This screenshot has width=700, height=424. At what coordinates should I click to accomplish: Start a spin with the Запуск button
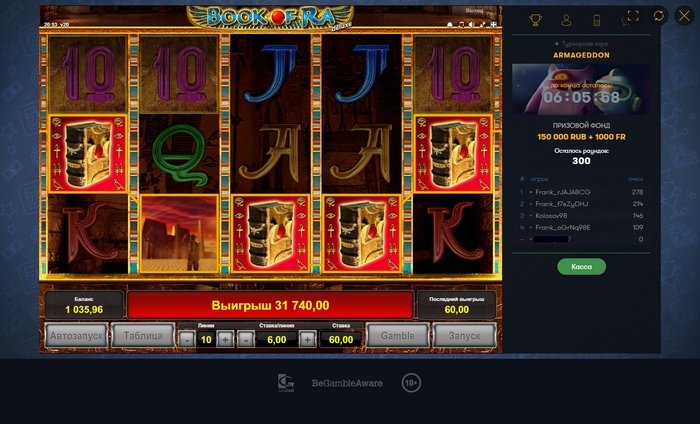click(465, 337)
